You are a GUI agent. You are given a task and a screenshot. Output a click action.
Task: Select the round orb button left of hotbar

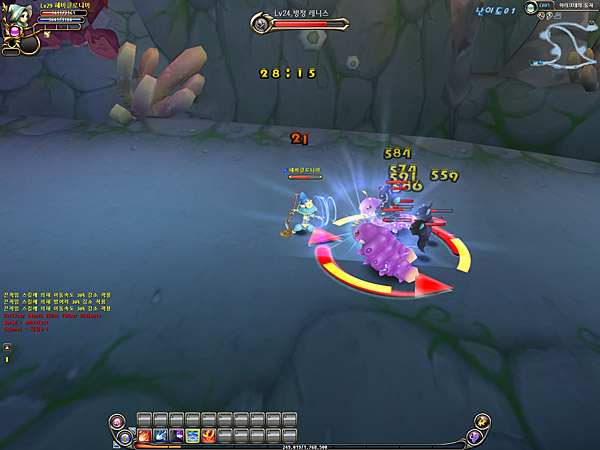coord(118,420)
